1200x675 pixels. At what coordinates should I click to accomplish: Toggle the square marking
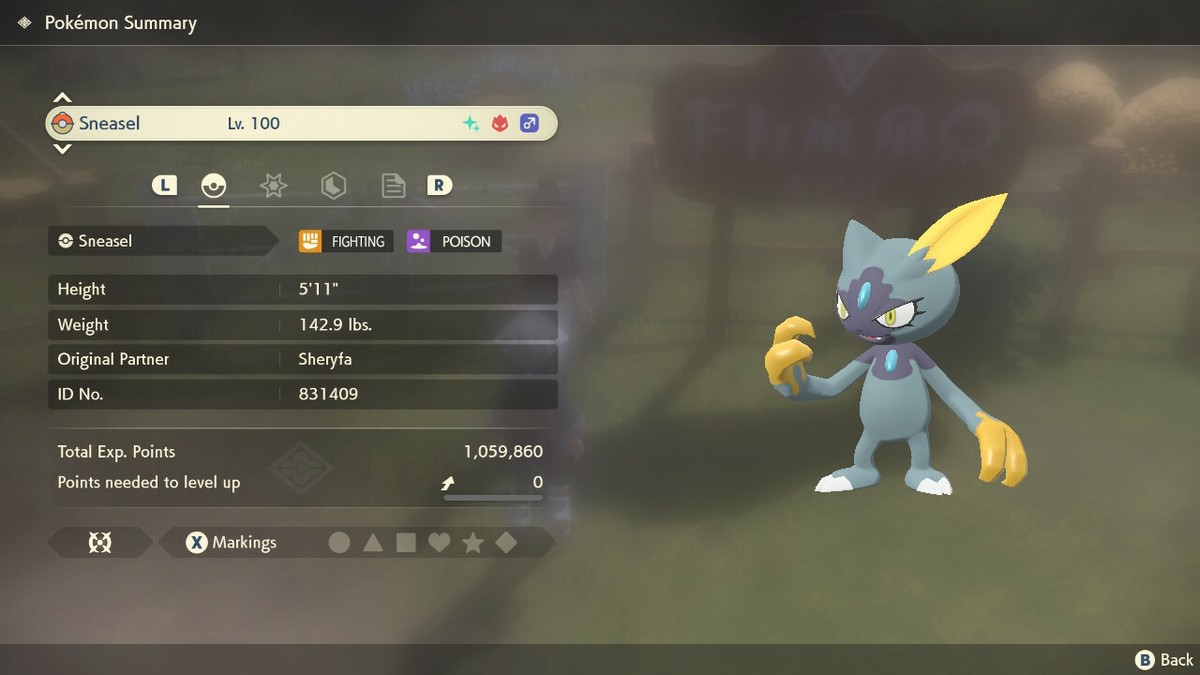point(406,543)
